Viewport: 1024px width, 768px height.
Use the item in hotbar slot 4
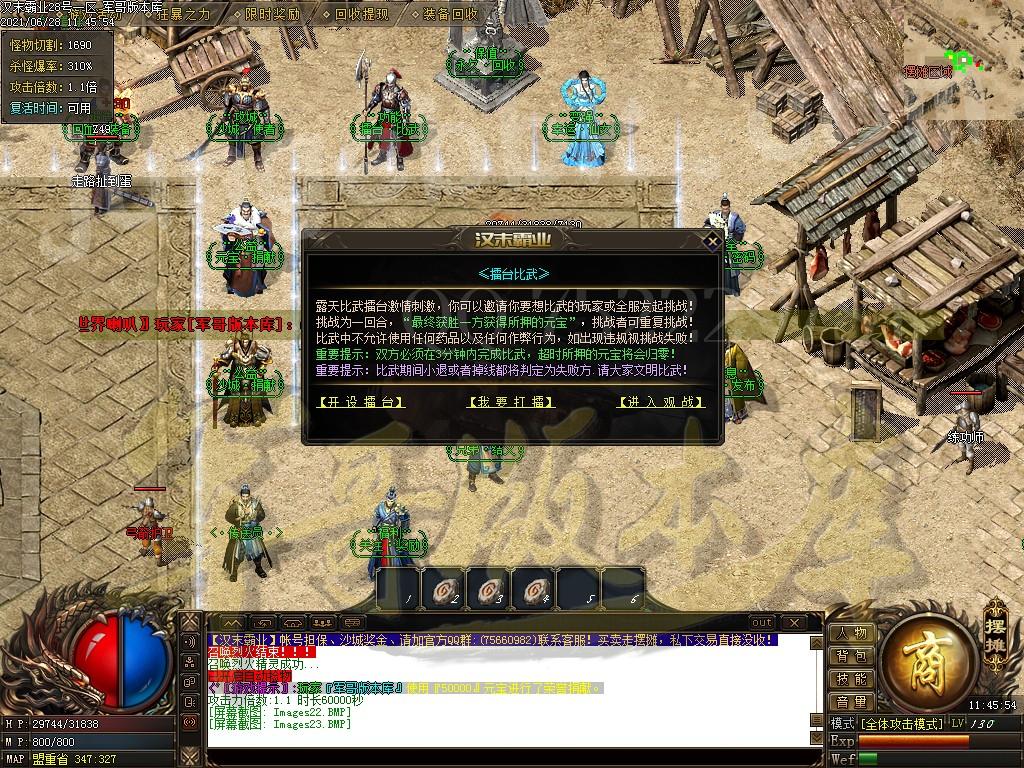533,588
